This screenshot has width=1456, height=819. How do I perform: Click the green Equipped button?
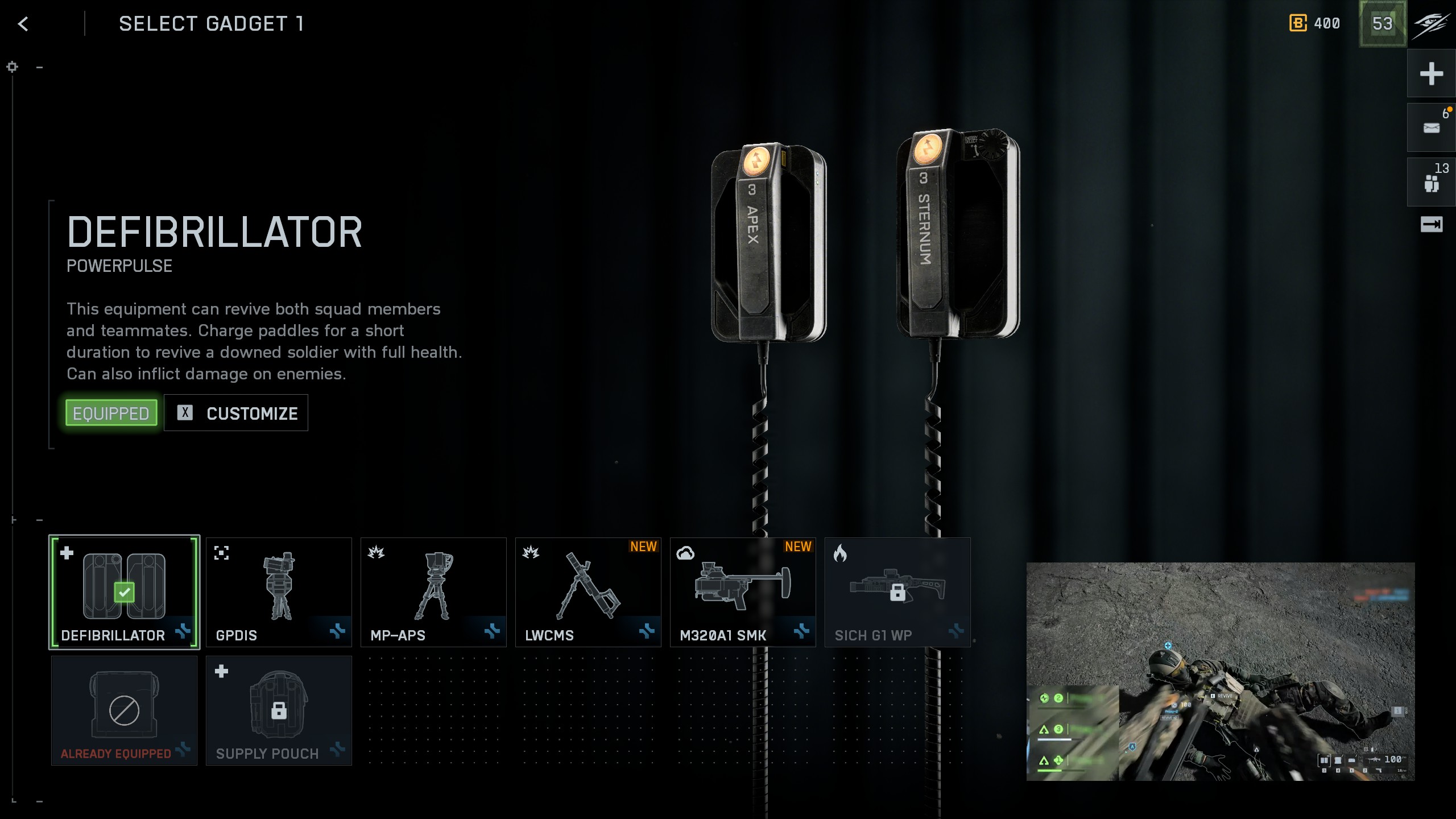(x=111, y=413)
